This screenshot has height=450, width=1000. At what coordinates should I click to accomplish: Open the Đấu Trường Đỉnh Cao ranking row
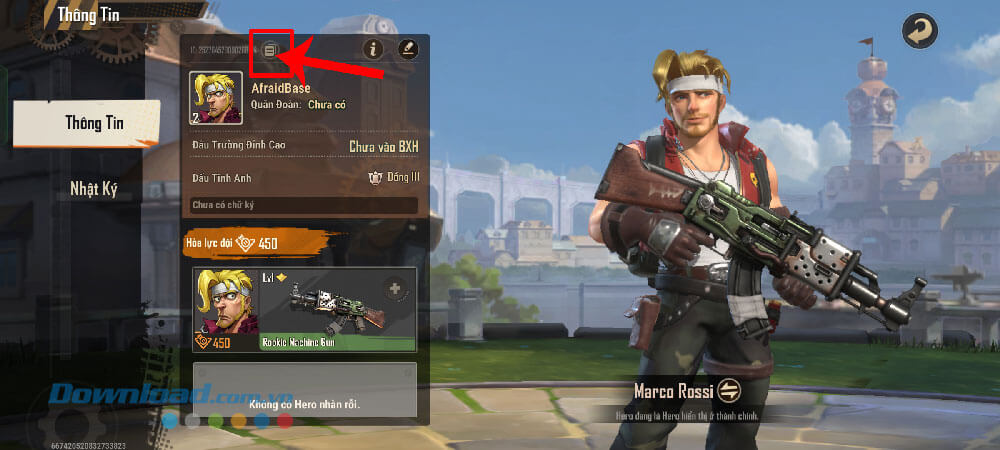pyautogui.click(x=304, y=147)
